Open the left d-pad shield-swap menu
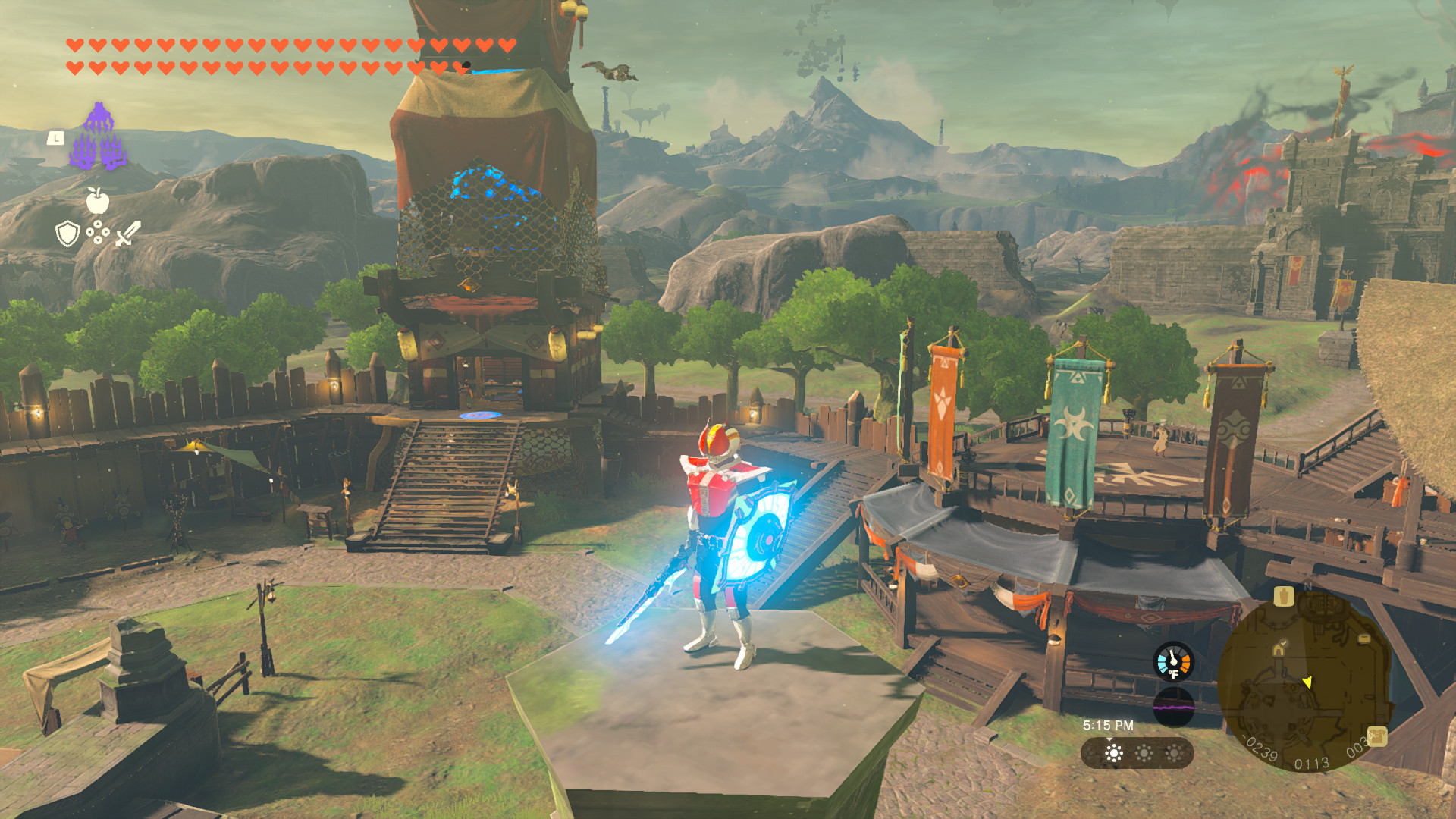 90,234
